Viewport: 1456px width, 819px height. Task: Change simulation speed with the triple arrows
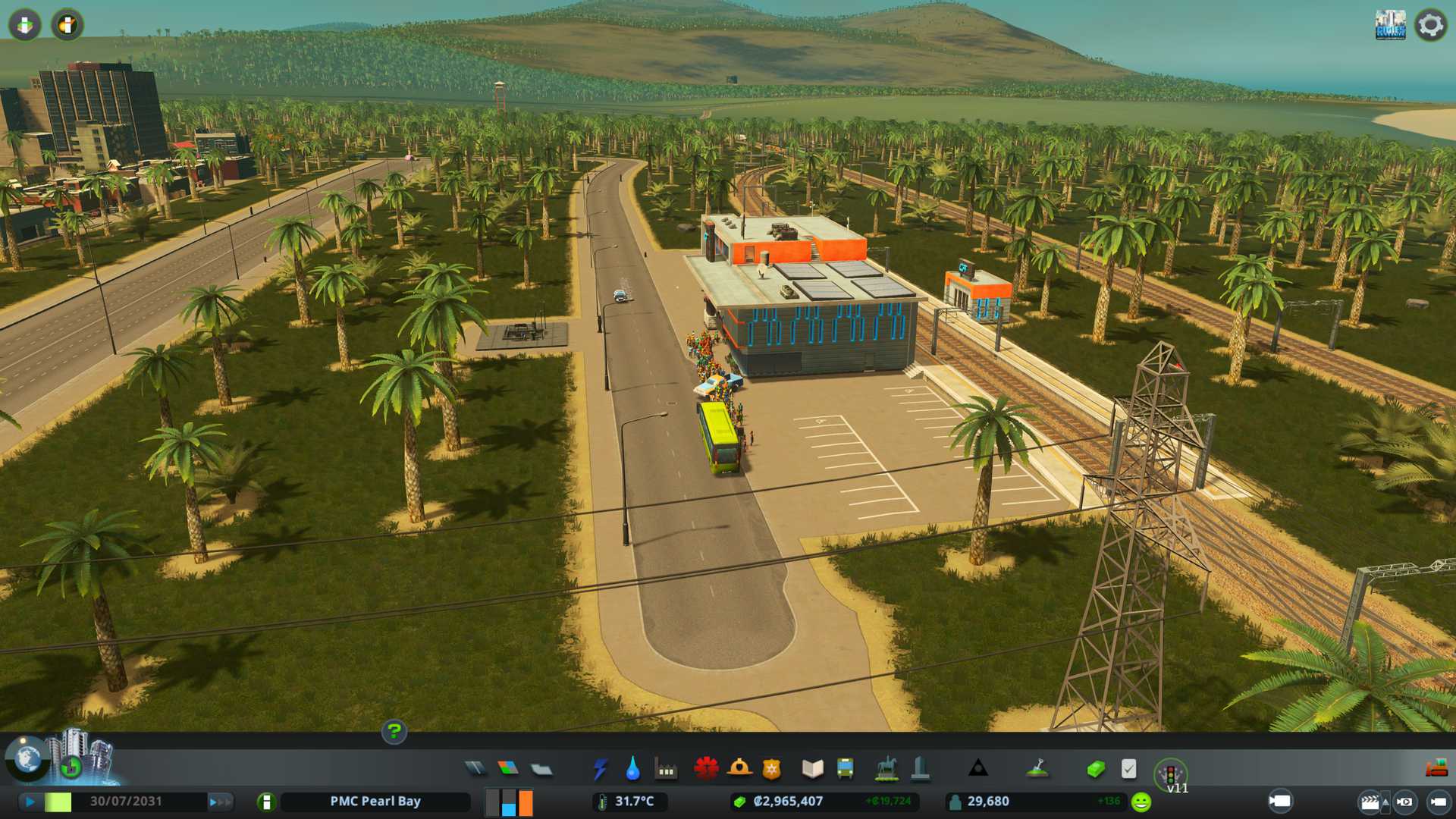(x=221, y=802)
